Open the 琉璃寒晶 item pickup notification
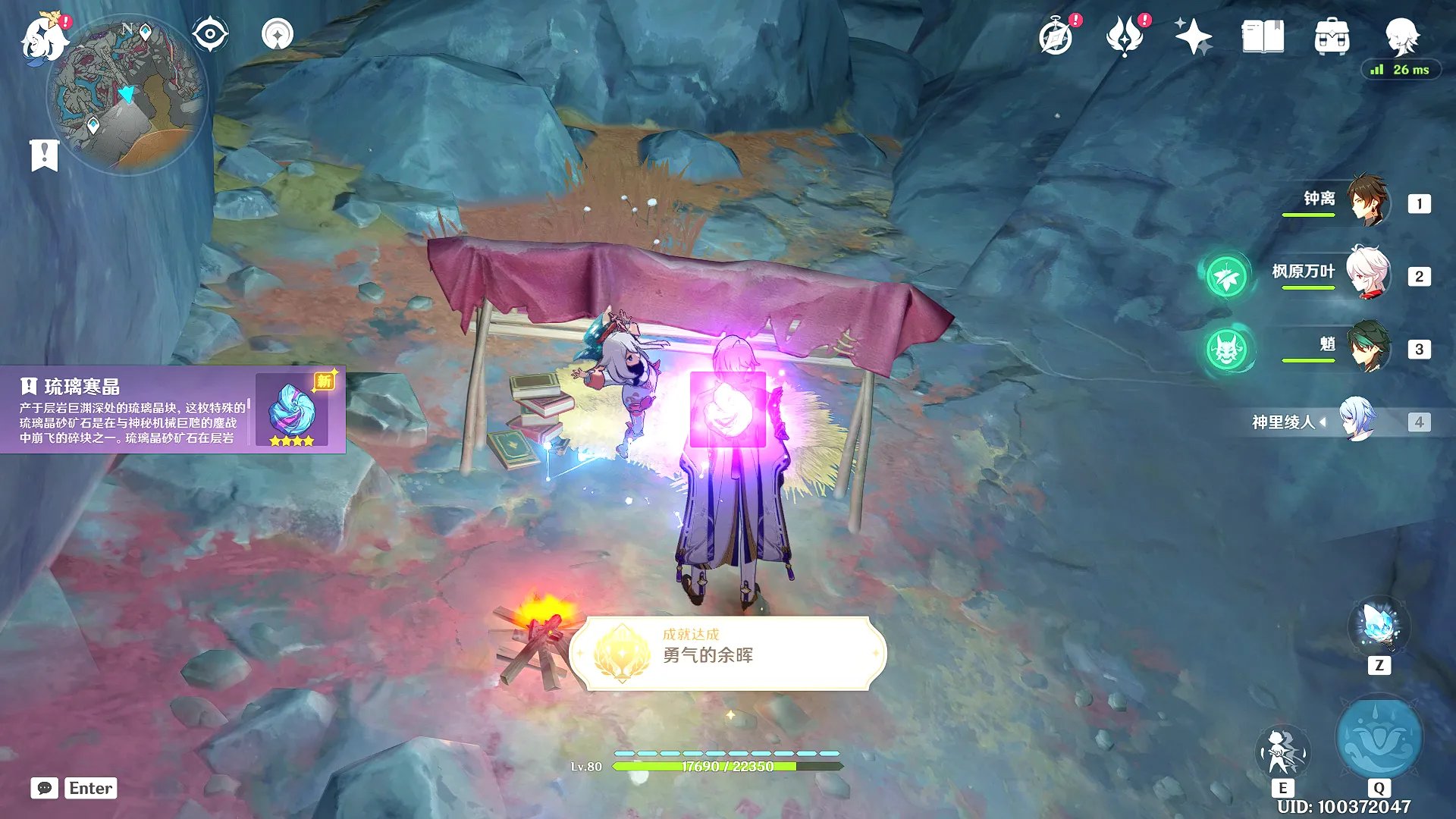 coord(173,409)
